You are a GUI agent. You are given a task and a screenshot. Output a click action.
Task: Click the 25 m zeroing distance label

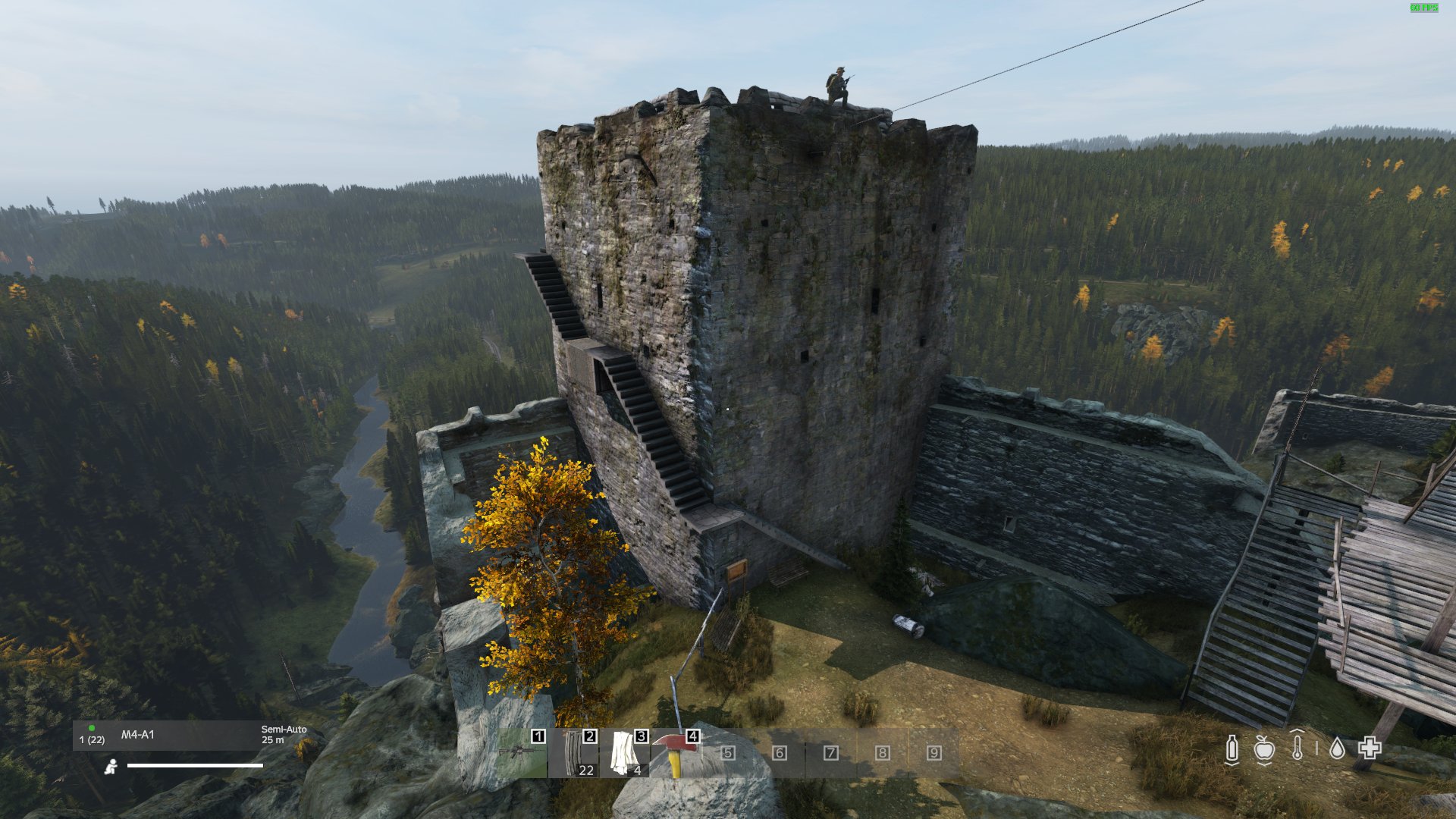273,740
